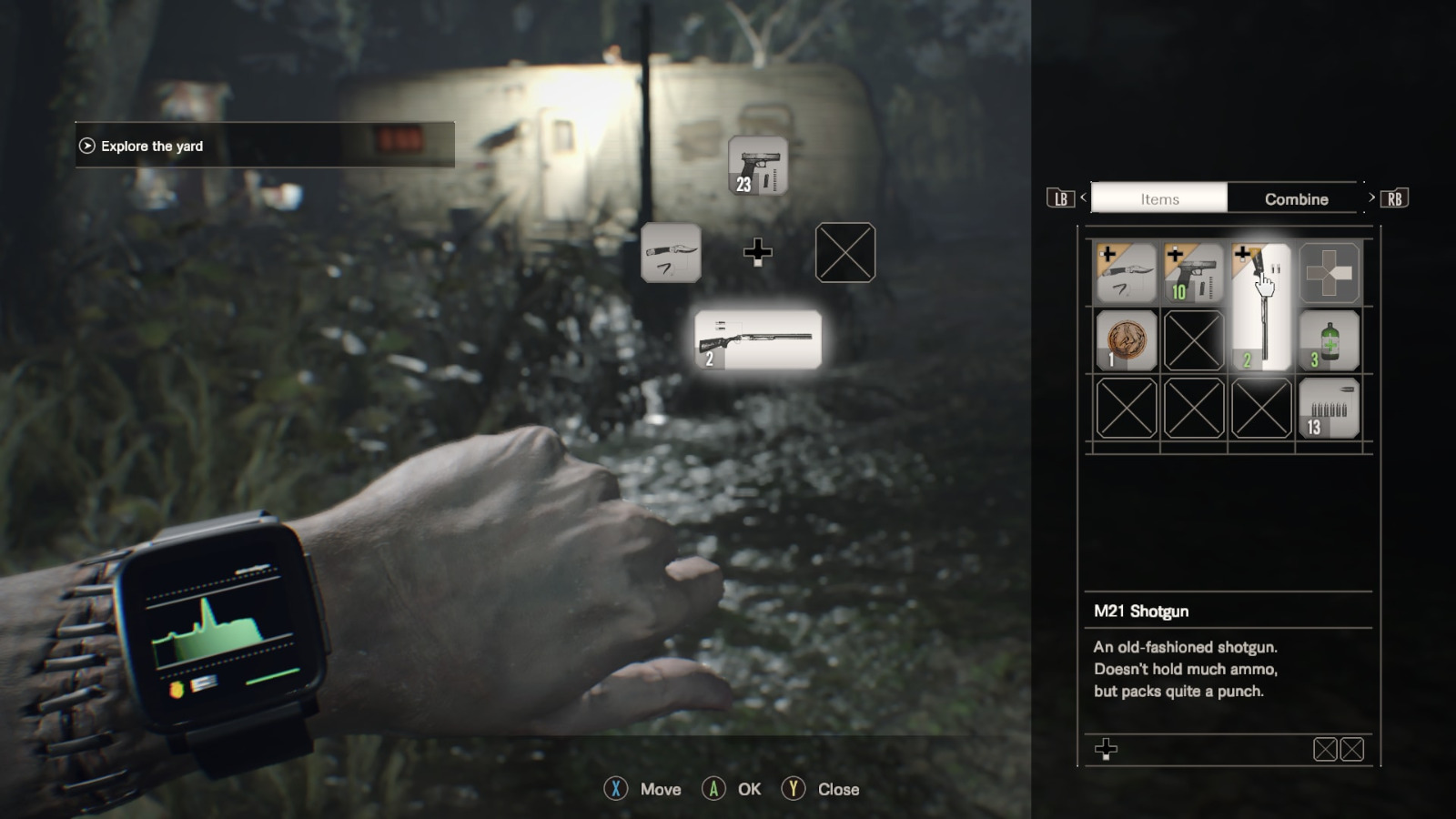
Task: Select the knife in the inventory grid
Action: pyautogui.click(x=1126, y=273)
